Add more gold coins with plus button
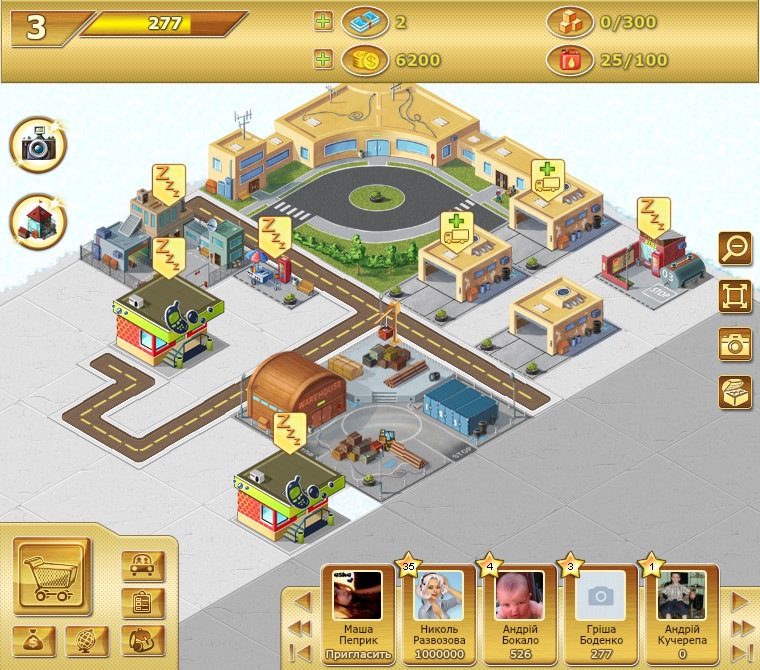 click(x=322, y=60)
